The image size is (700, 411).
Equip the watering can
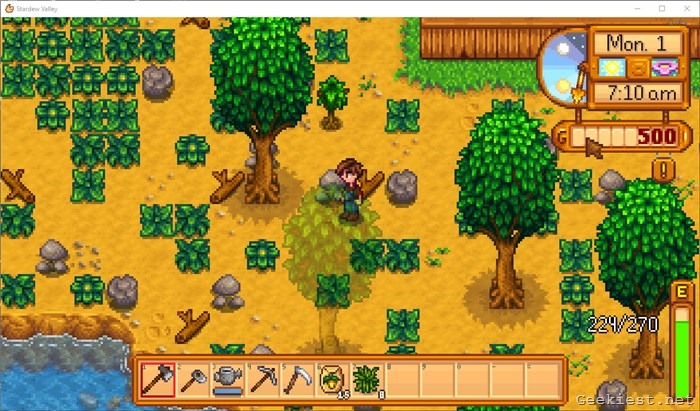228,379
